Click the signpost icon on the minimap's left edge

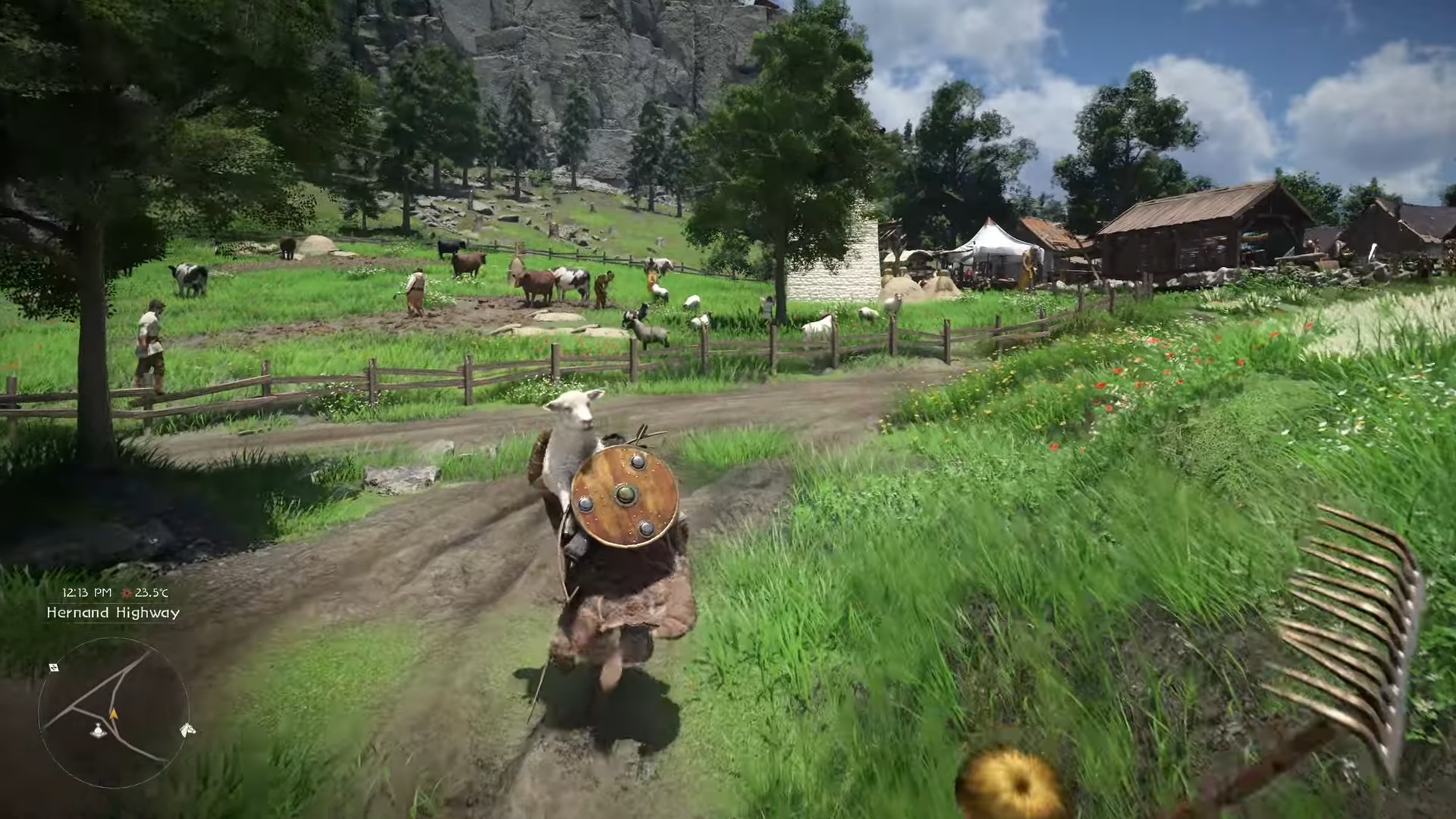tap(55, 668)
